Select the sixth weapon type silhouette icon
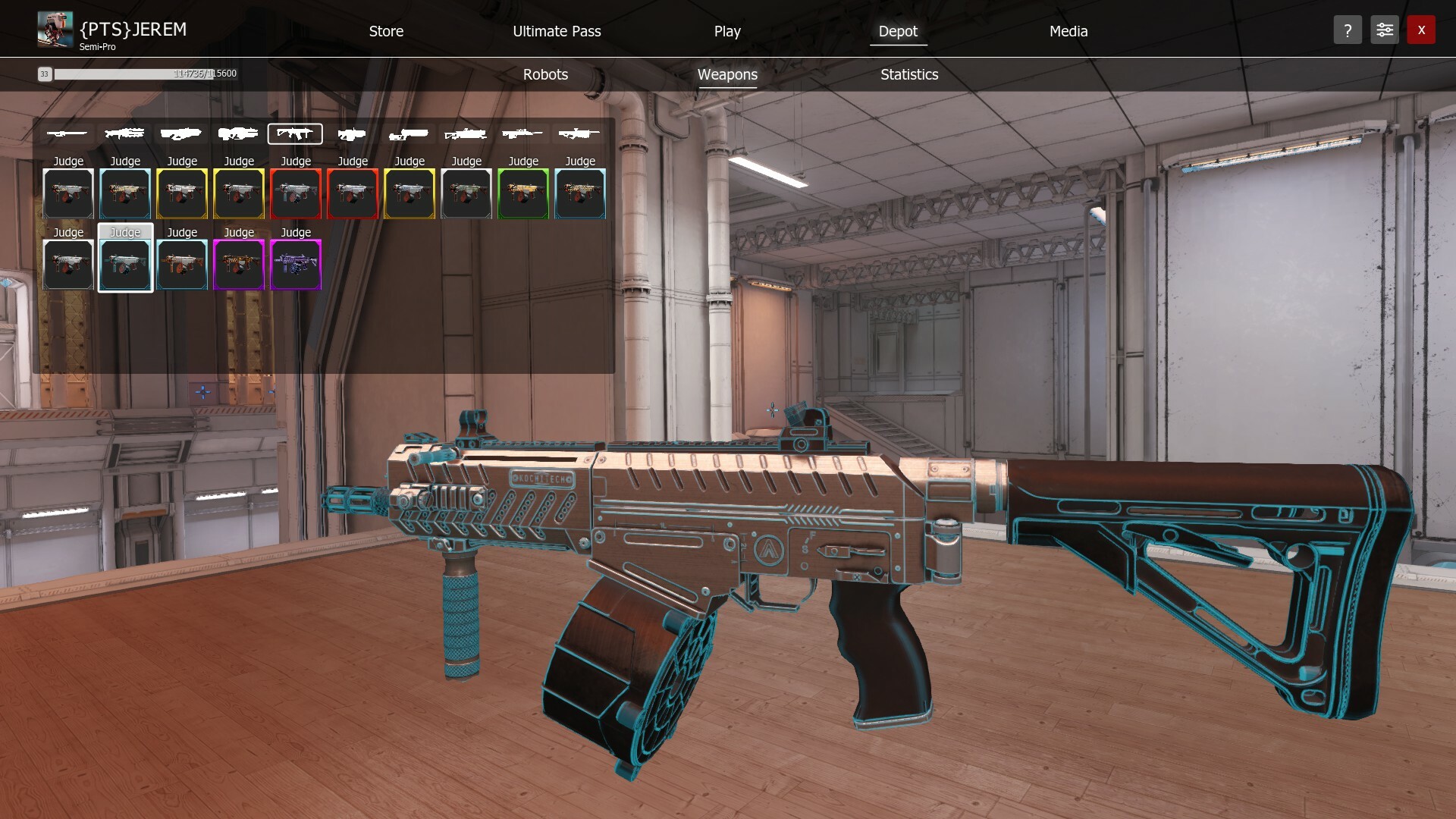This screenshot has height=819, width=1456. [x=353, y=133]
